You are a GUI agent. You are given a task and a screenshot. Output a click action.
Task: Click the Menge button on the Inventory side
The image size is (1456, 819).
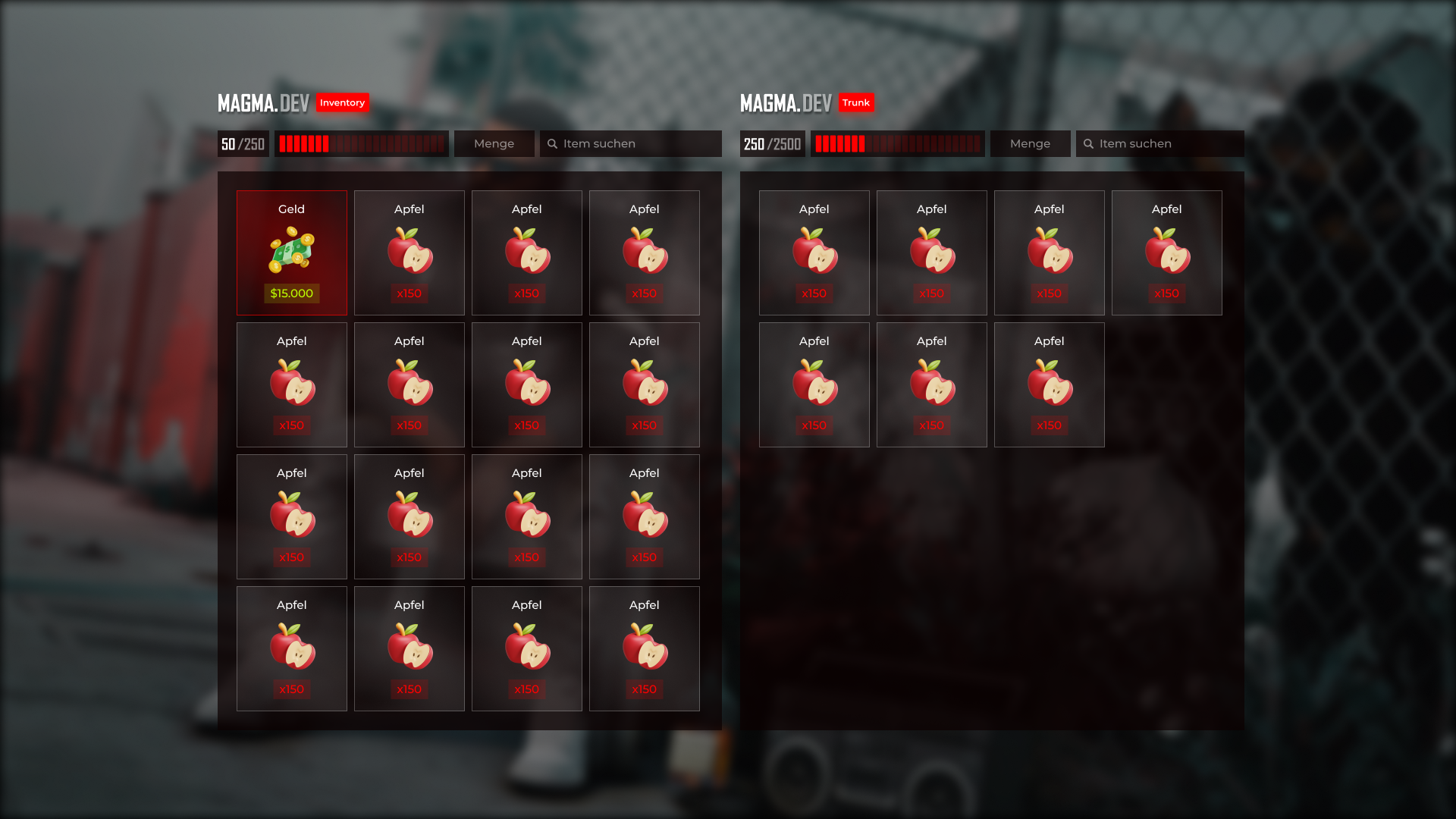pyautogui.click(x=494, y=143)
